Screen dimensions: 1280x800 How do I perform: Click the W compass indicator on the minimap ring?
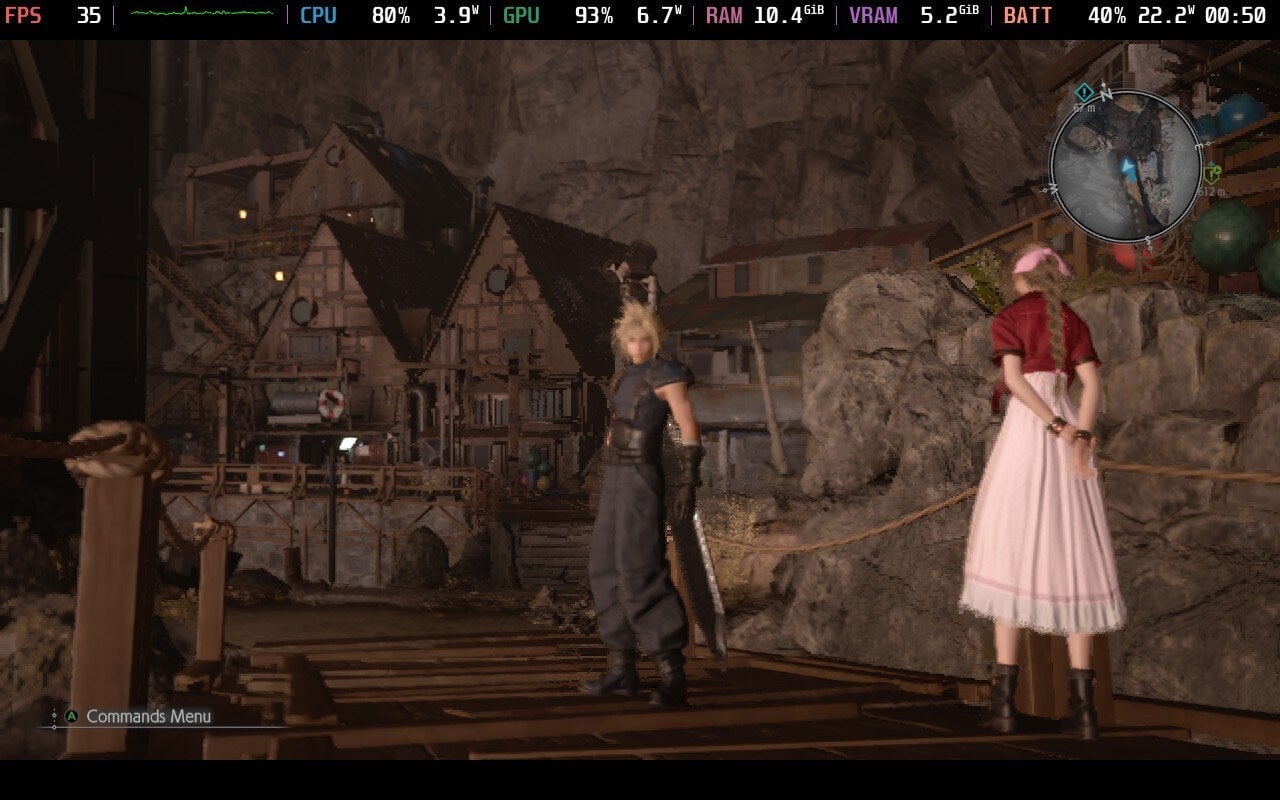pyautogui.click(x=1051, y=188)
